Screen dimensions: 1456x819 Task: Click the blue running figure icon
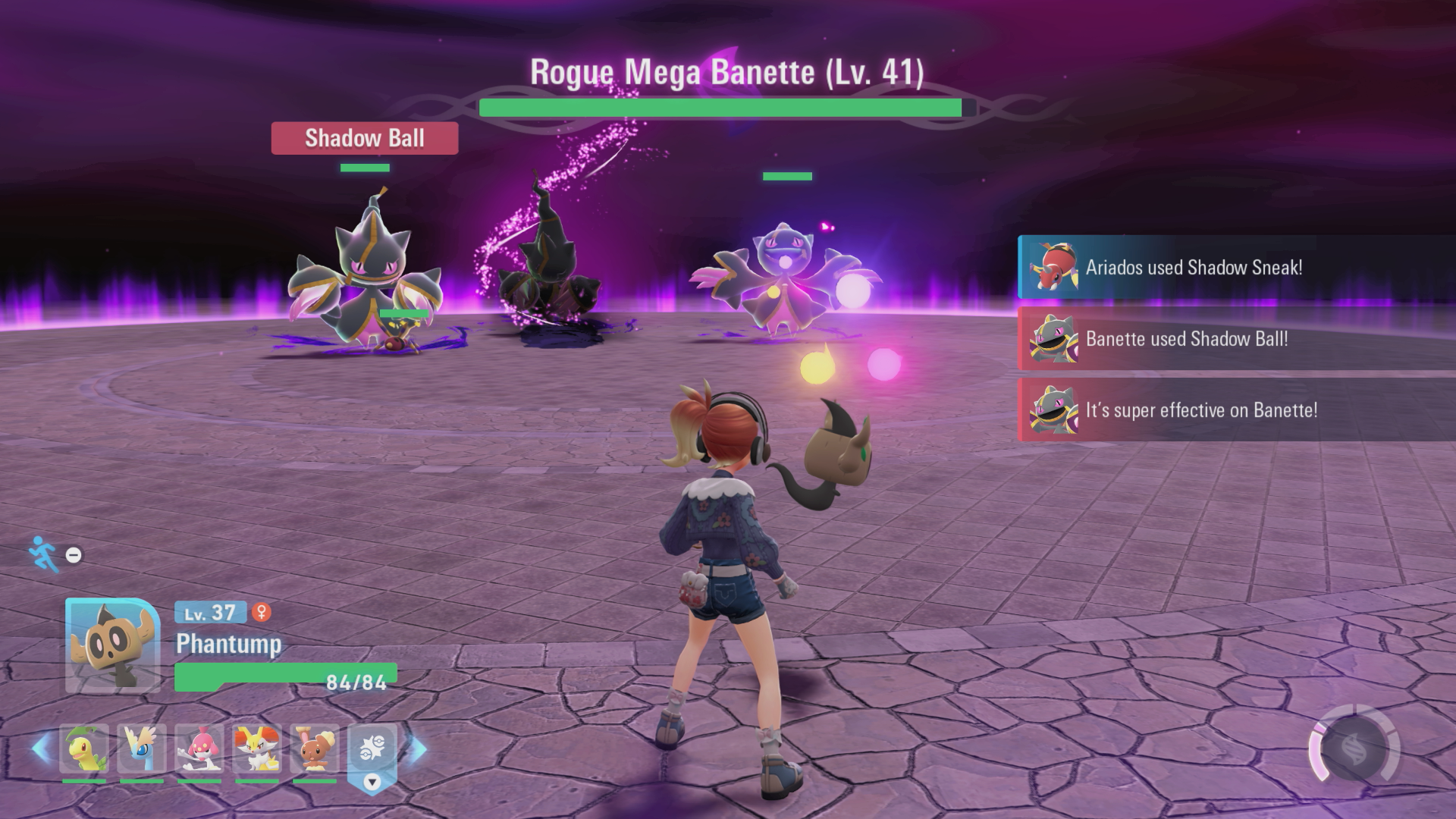43,554
